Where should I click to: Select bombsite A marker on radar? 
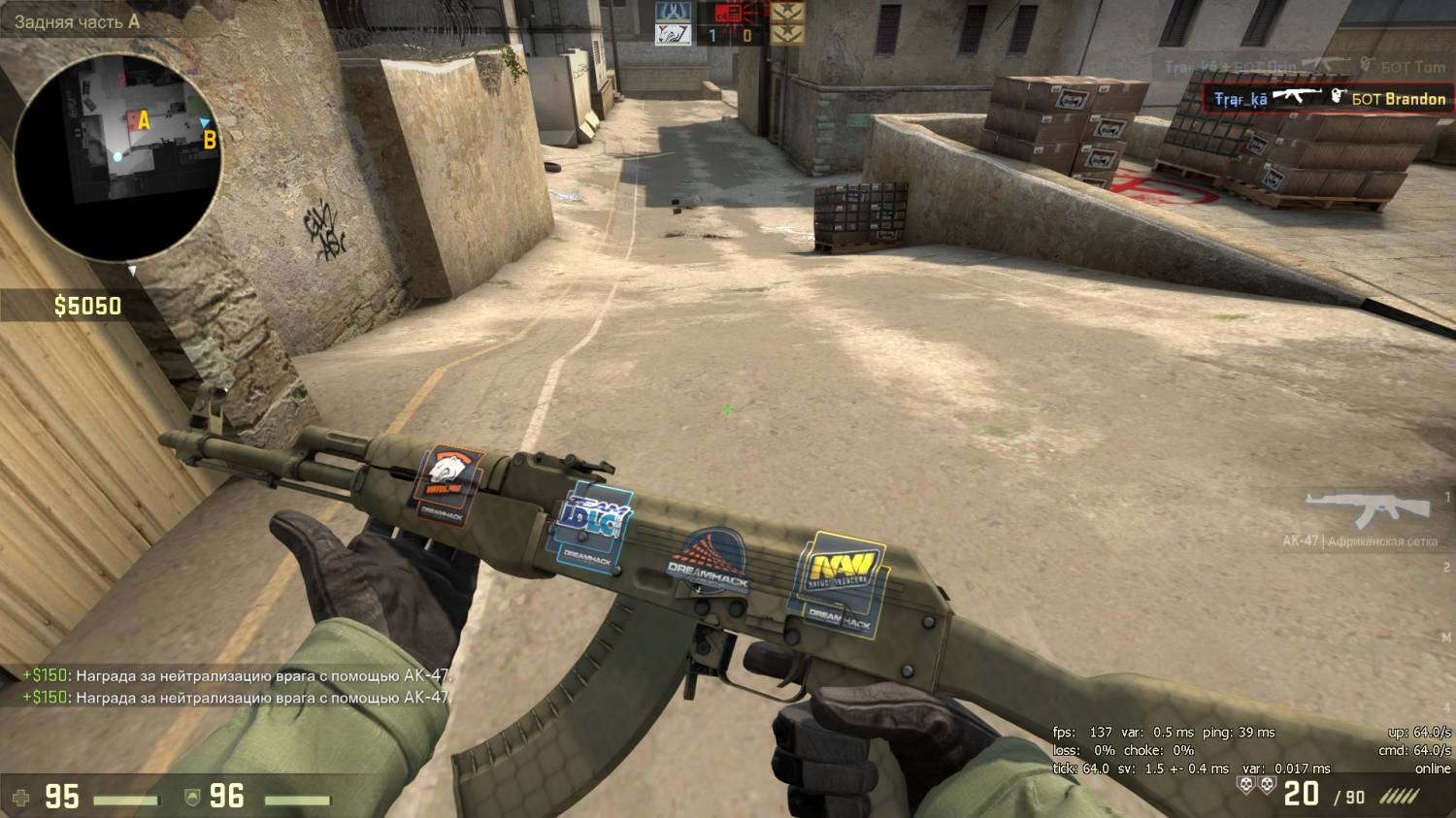[x=144, y=120]
